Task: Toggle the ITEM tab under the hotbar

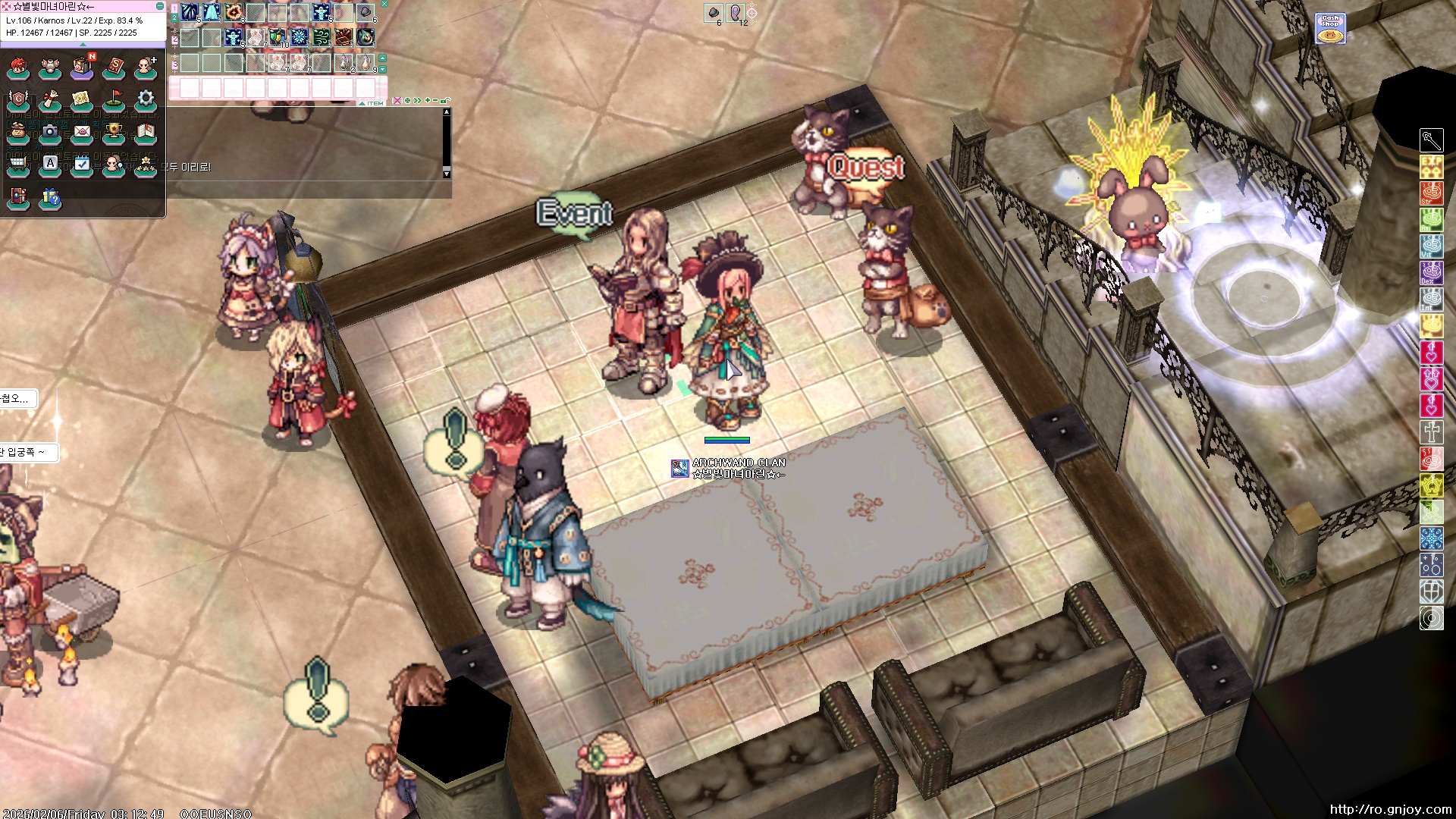Action: pyautogui.click(x=375, y=103)
